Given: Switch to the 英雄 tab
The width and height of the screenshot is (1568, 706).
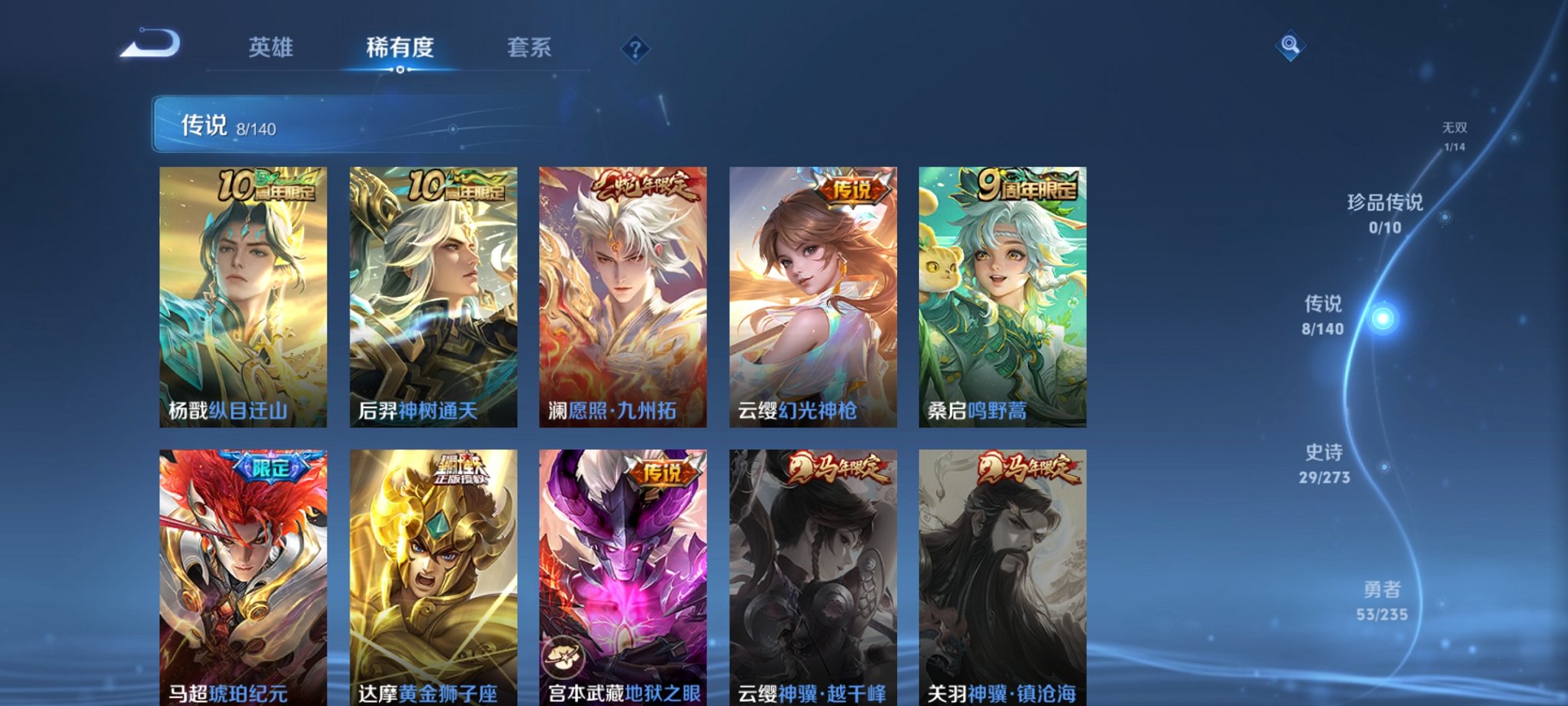Looking at the screenshot, I should (271, 47).
